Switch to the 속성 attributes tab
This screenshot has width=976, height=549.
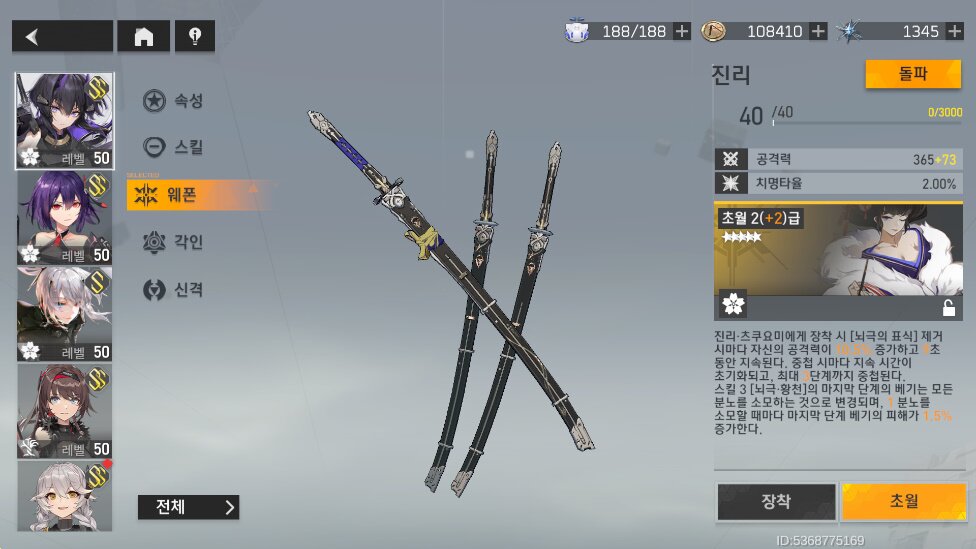click(x=175, y=100)
